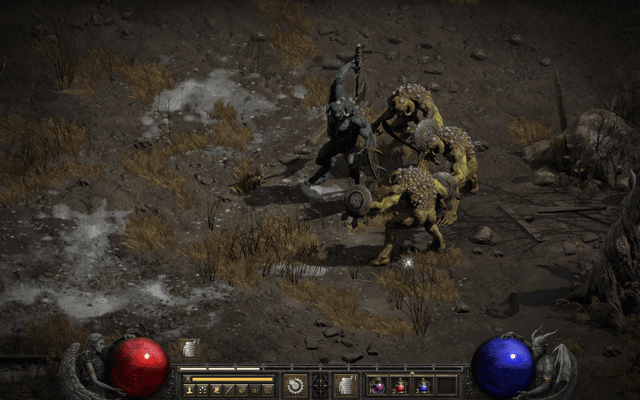Open character screen from mini panel
This screenshot has height=400, width=640.
point(189,390)
